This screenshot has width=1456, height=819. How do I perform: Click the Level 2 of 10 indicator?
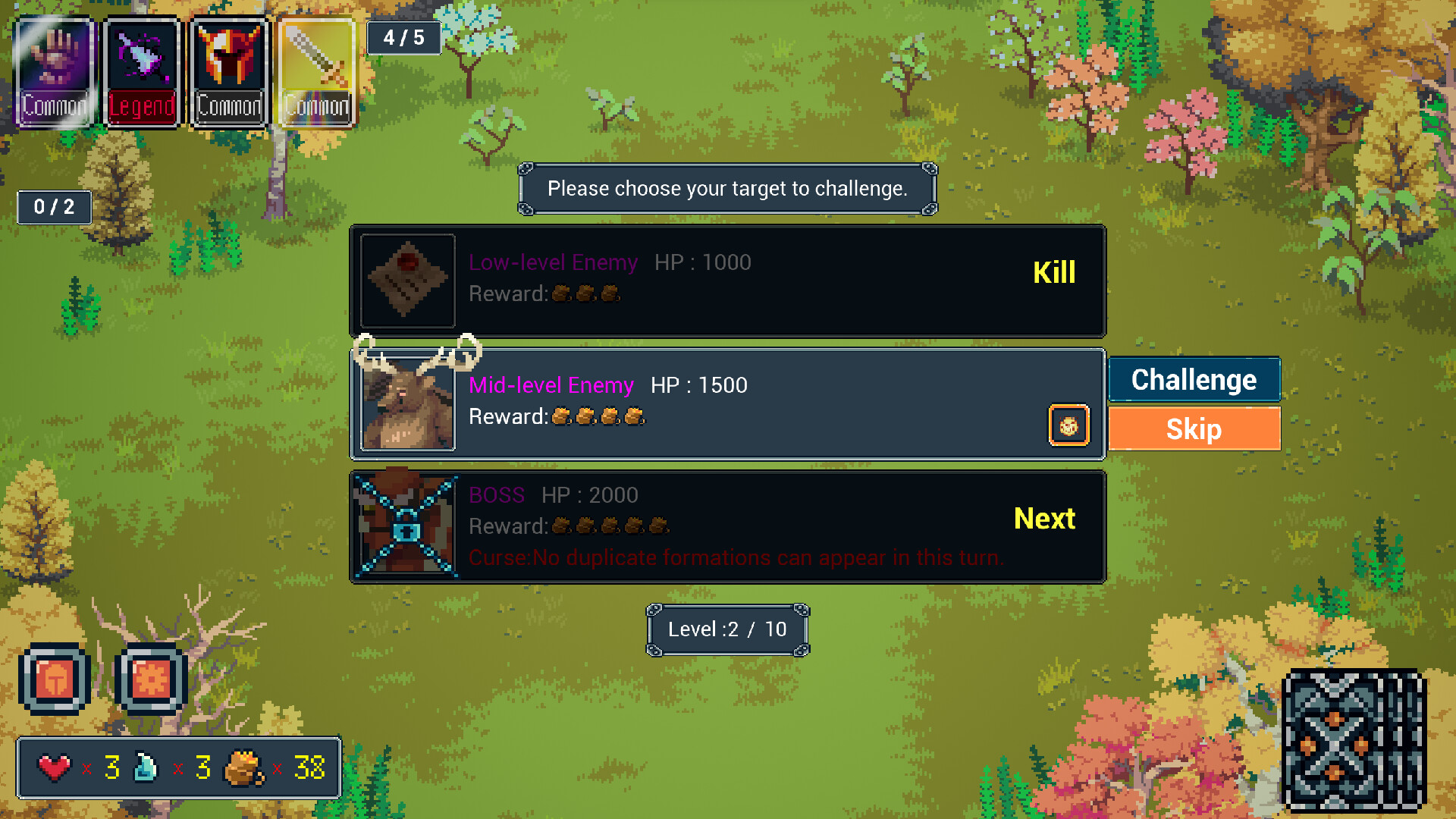point(726,629)
